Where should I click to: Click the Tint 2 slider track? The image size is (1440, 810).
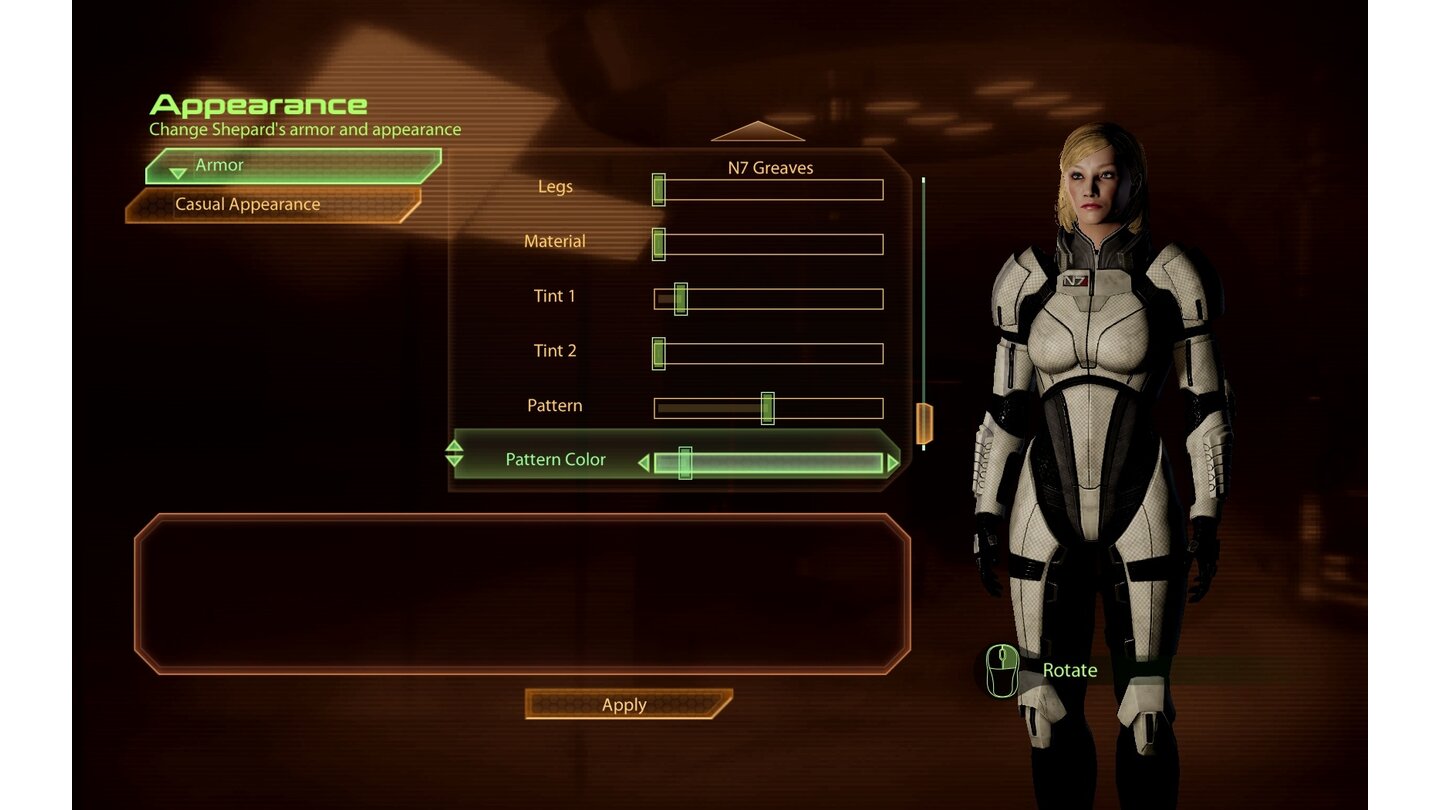(770, 352)
